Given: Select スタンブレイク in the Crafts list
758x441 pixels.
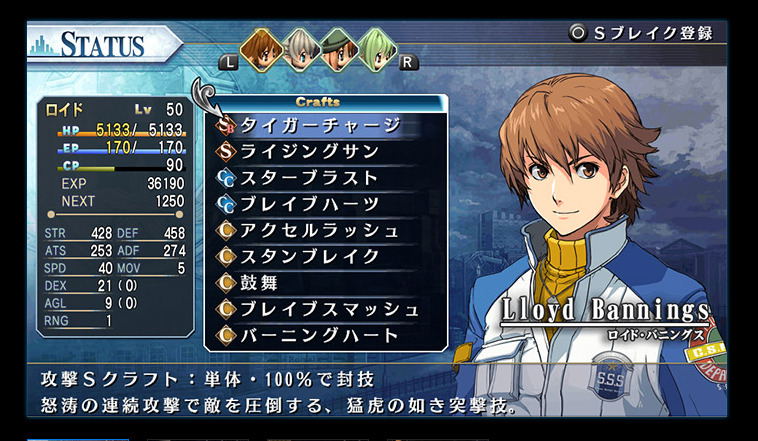Looking at the screenshot, I should pyautogui.click(x=310, y=256).
